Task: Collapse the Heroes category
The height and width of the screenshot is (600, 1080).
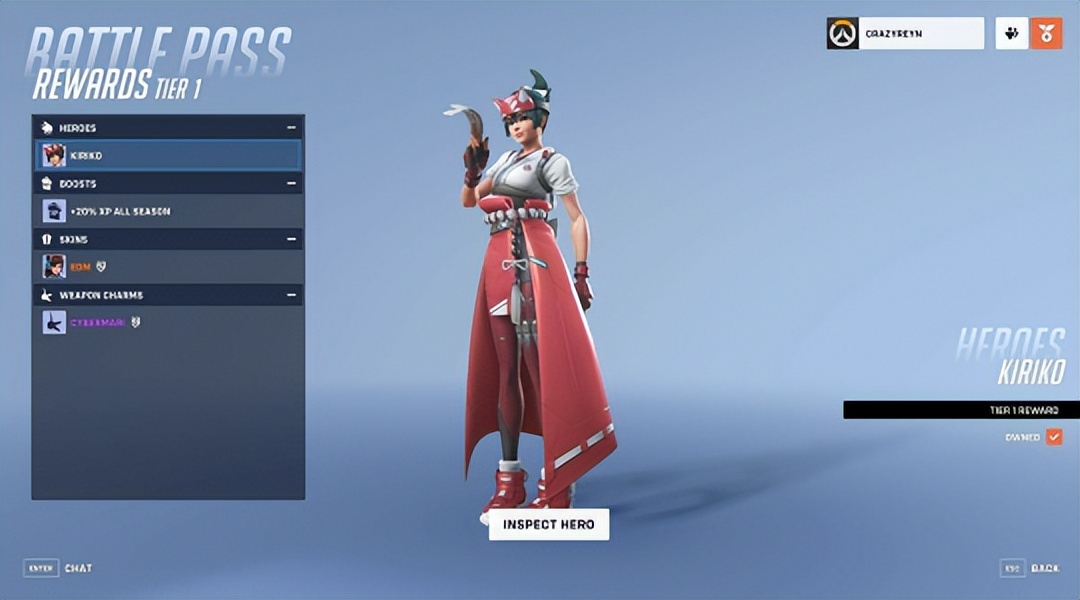Action: click(291, 128)
